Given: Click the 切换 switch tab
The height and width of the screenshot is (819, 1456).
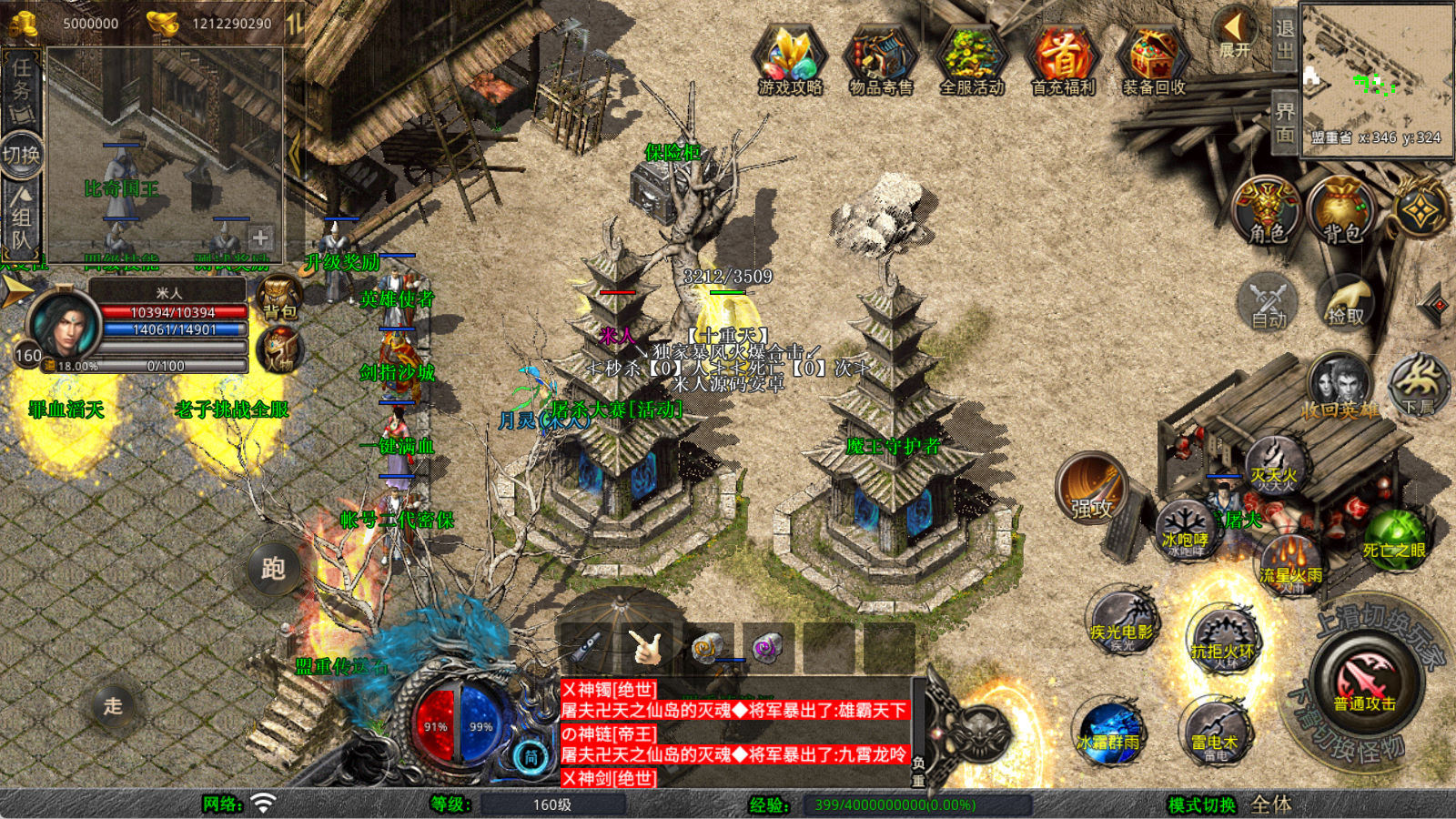Looking at the screenshot, I should coord(21,155).
